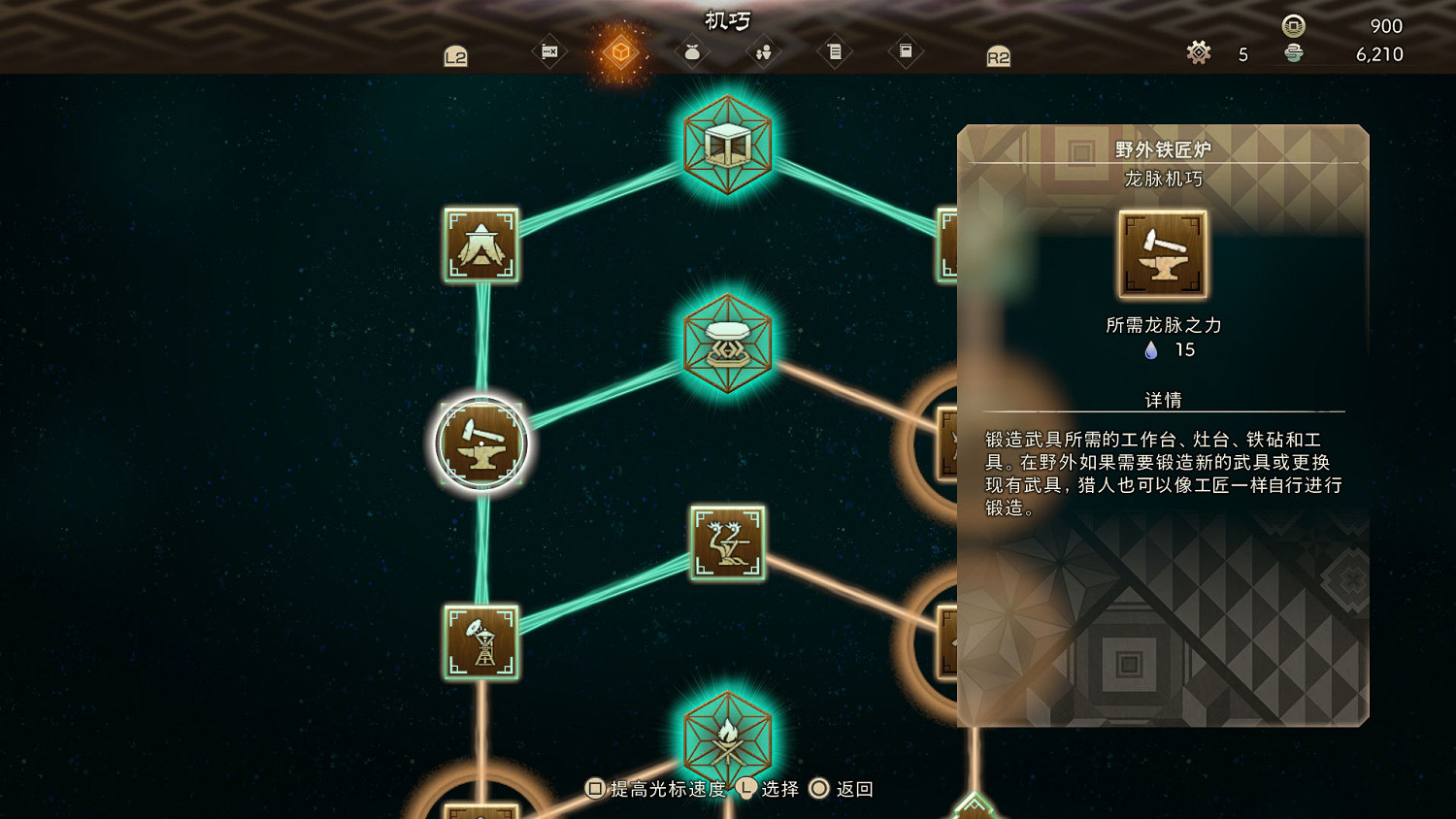Open the notebook tab
The image size is (1456, 819).
(905, 51)
